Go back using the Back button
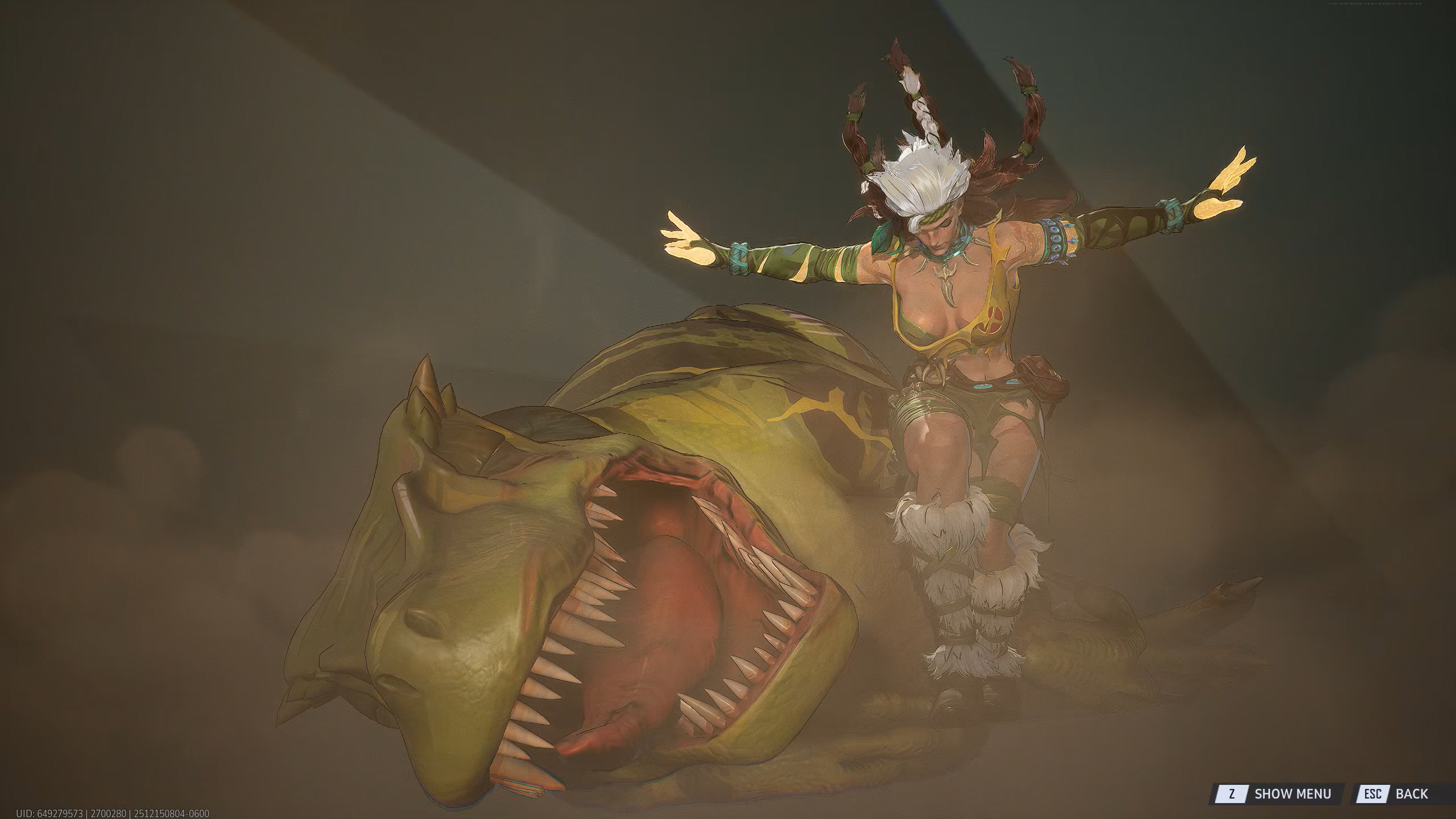 click(1400, 793)
